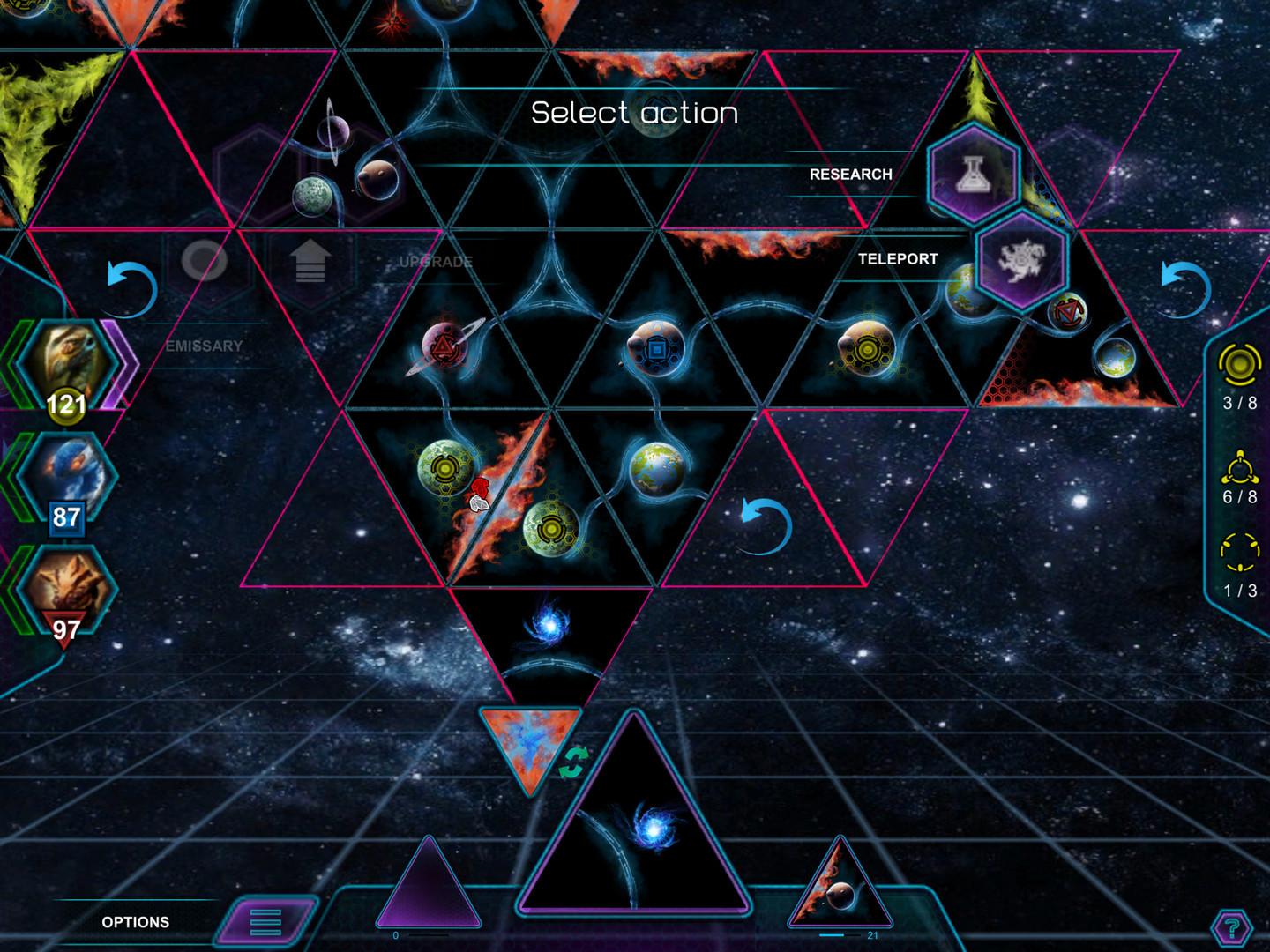Screen dimensions: 1270x952
Task: Open the OPTIONS button
Action: [x=137, y=922]
